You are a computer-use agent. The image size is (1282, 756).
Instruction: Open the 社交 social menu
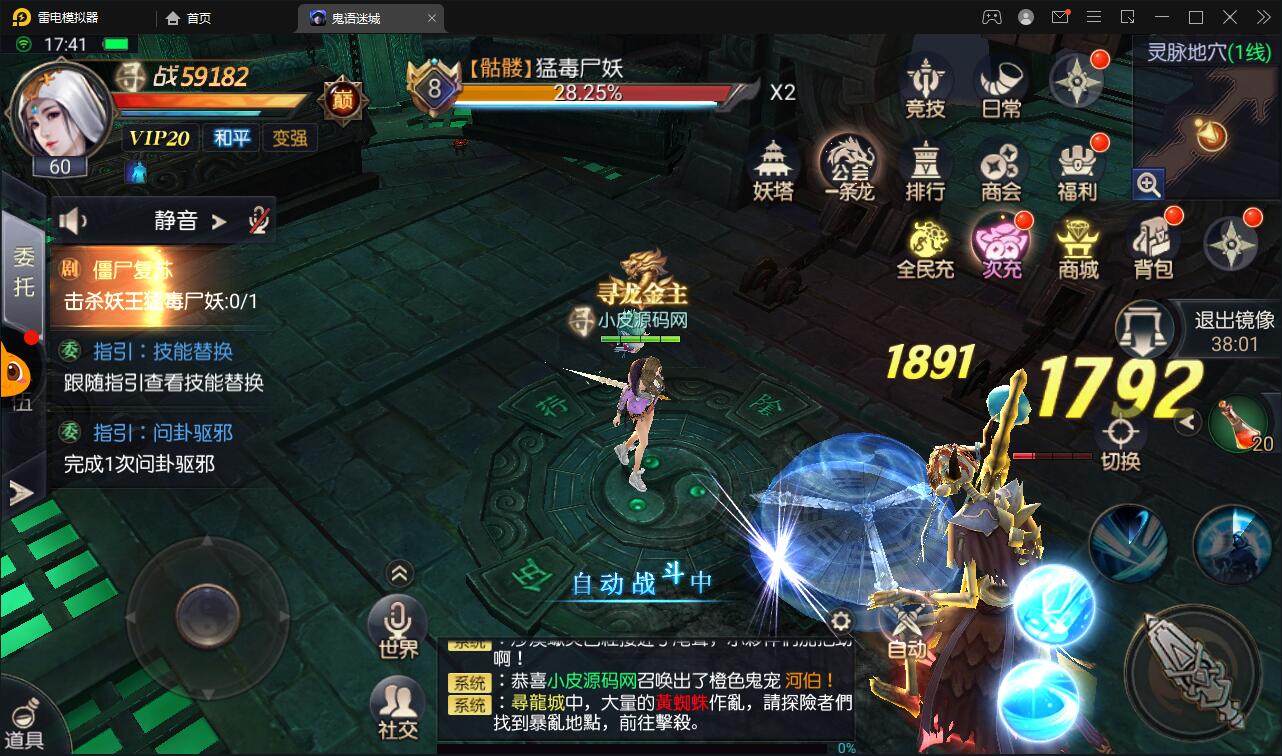click(398, 706)
